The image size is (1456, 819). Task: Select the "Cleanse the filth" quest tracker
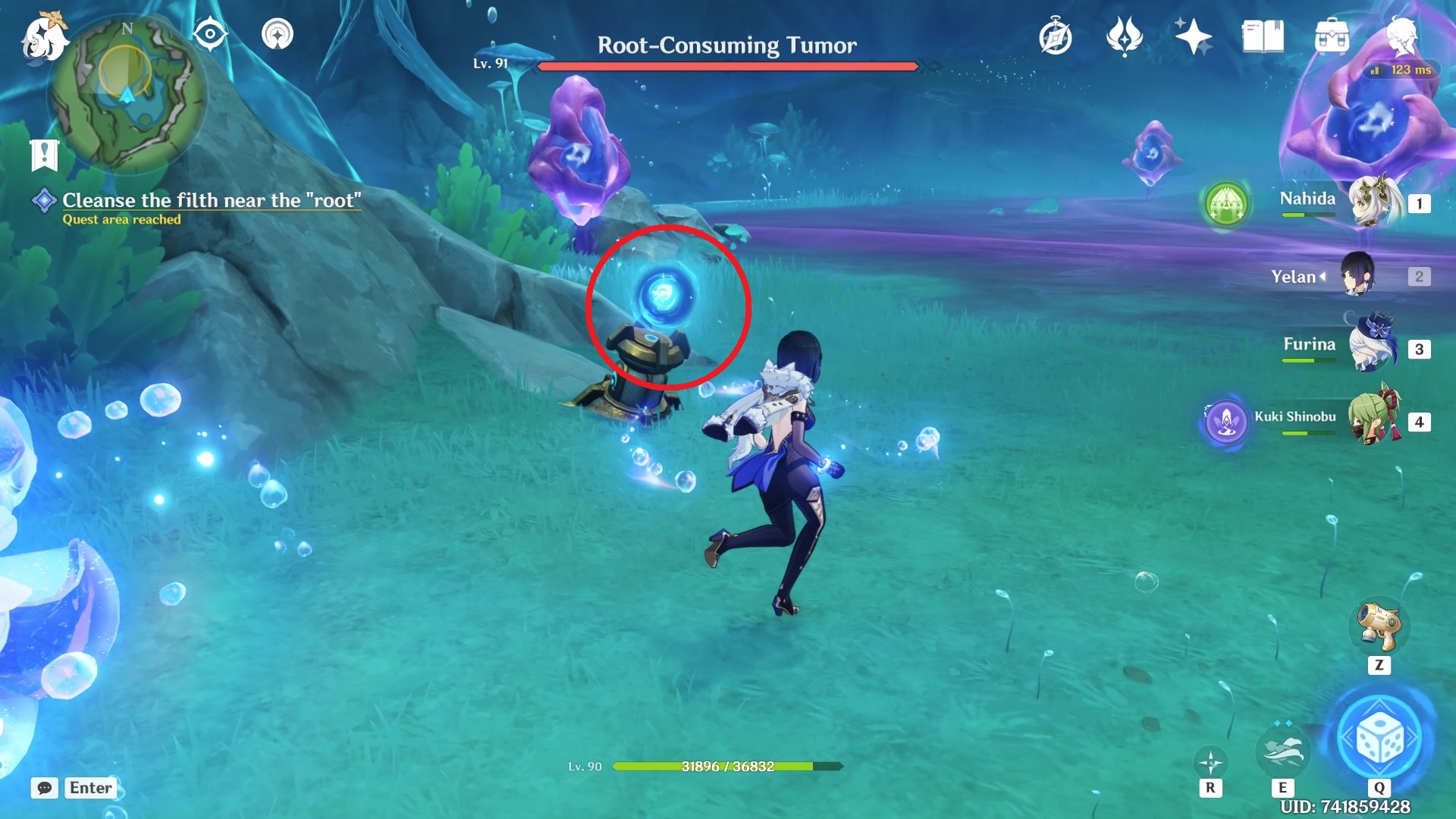coord(211,201)
